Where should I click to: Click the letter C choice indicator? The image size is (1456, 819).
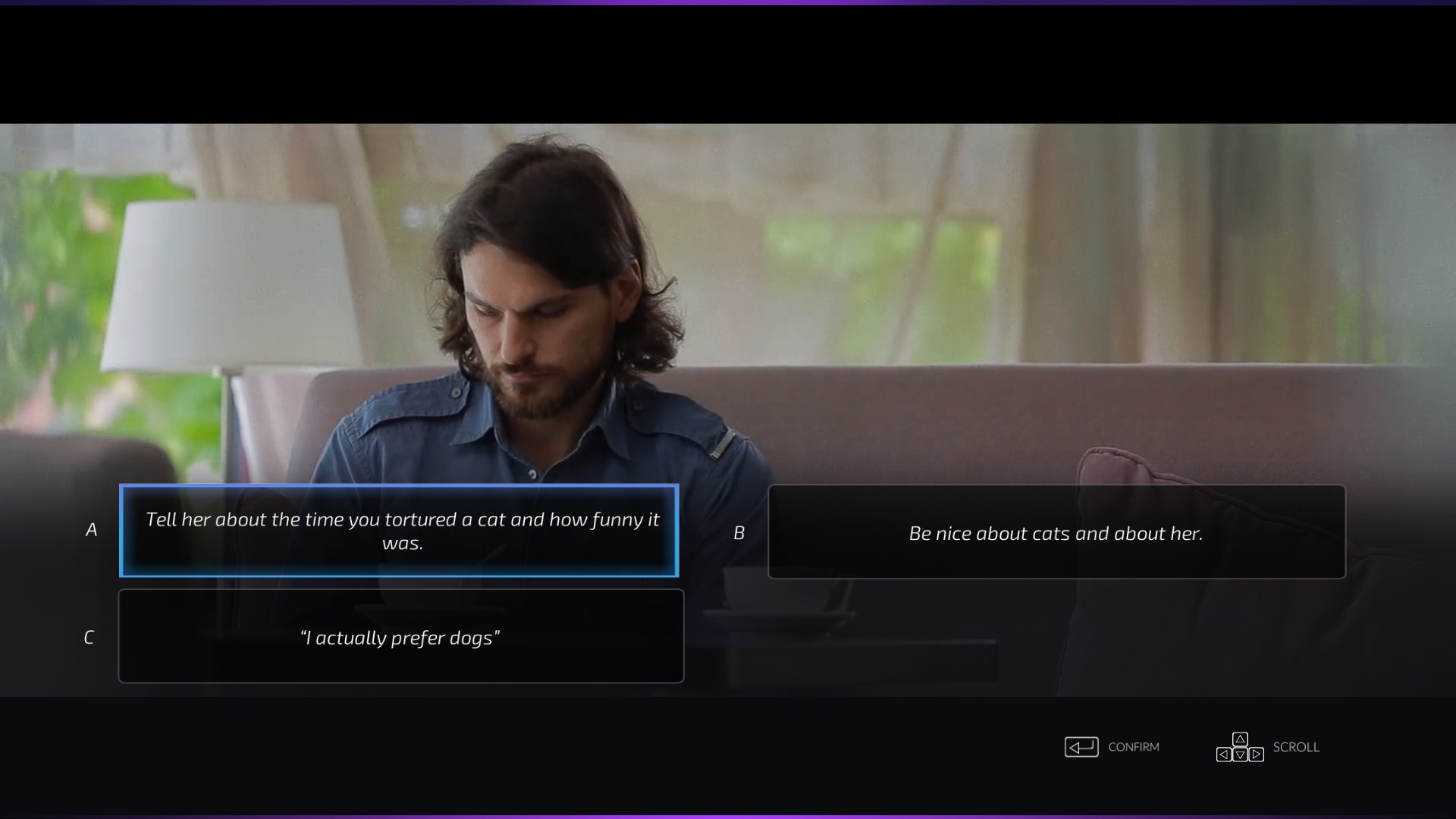(89, 637)
